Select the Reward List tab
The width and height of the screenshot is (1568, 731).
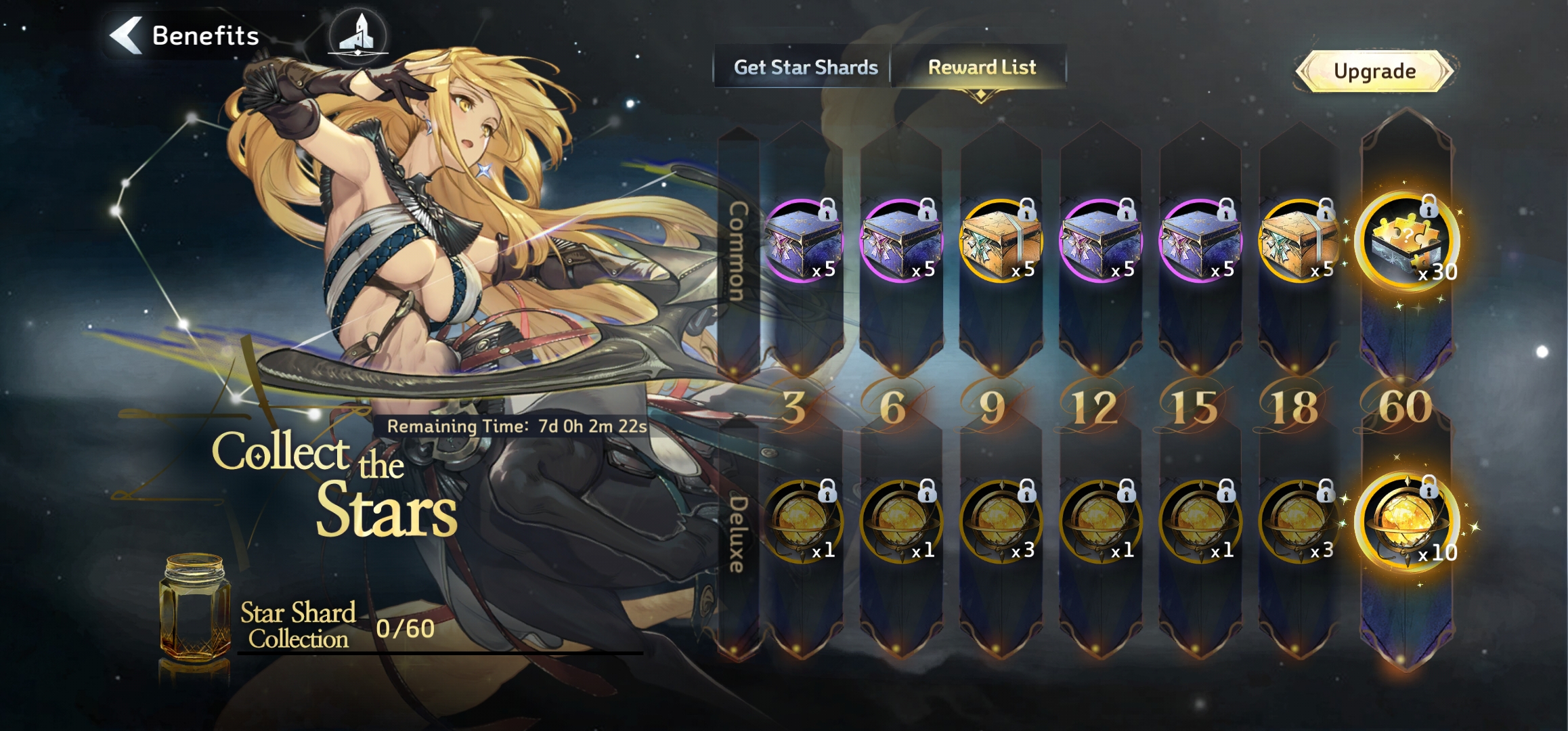(981, 67)
